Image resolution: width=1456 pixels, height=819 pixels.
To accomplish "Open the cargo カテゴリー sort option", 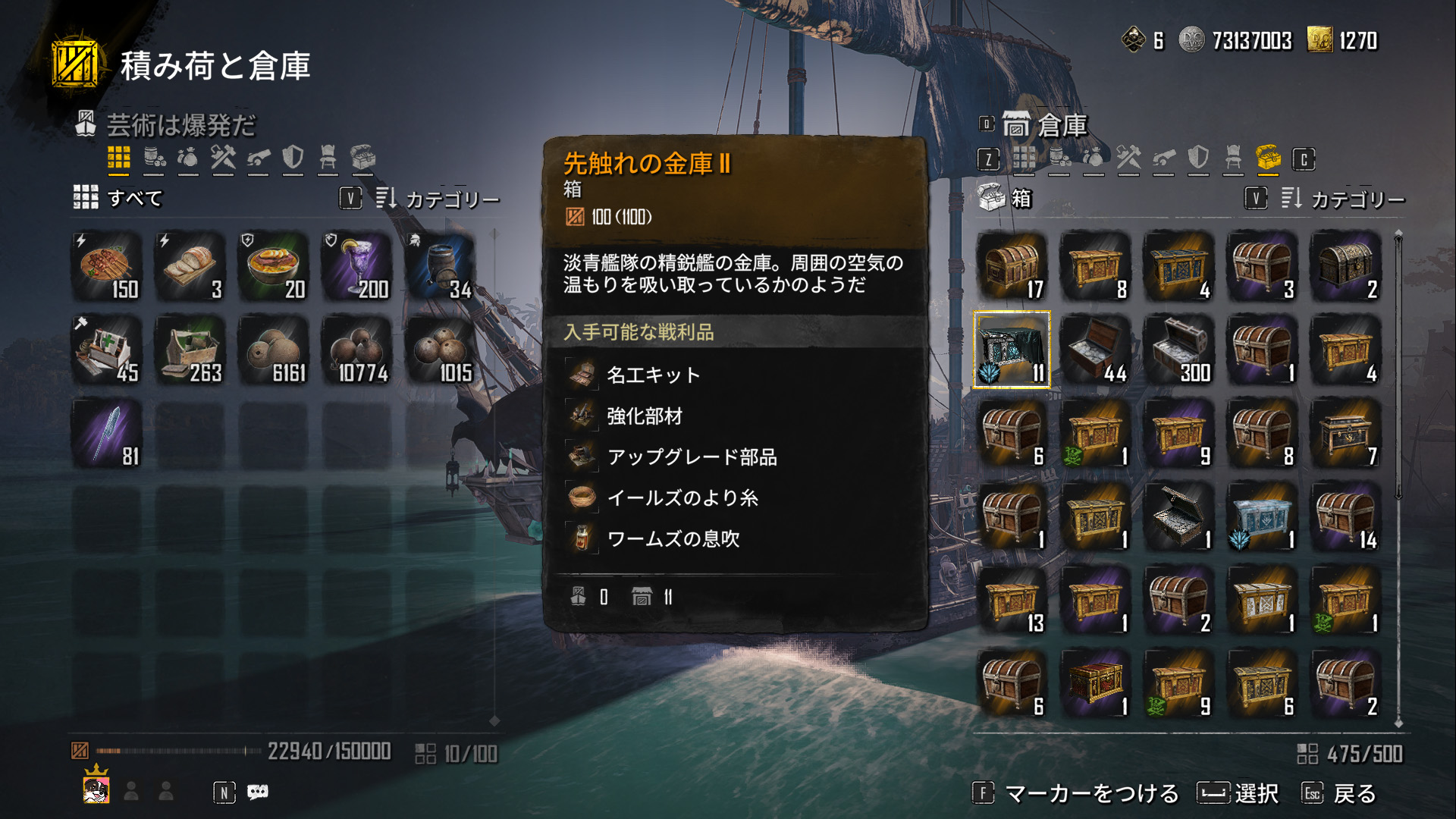I will 438,199.
